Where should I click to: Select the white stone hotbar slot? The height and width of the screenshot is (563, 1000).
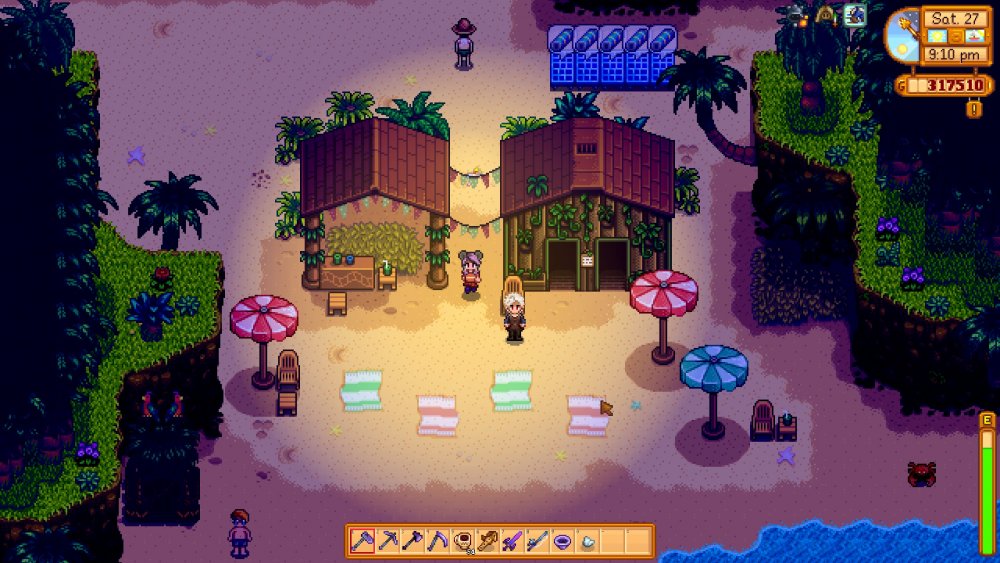point(587,541)
